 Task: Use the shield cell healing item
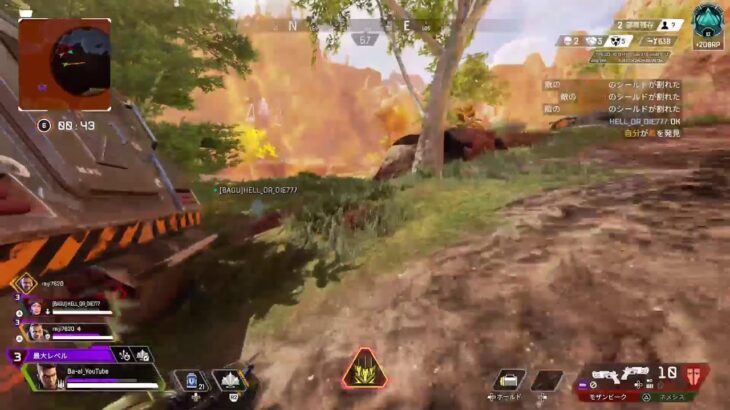click(189, 380)
